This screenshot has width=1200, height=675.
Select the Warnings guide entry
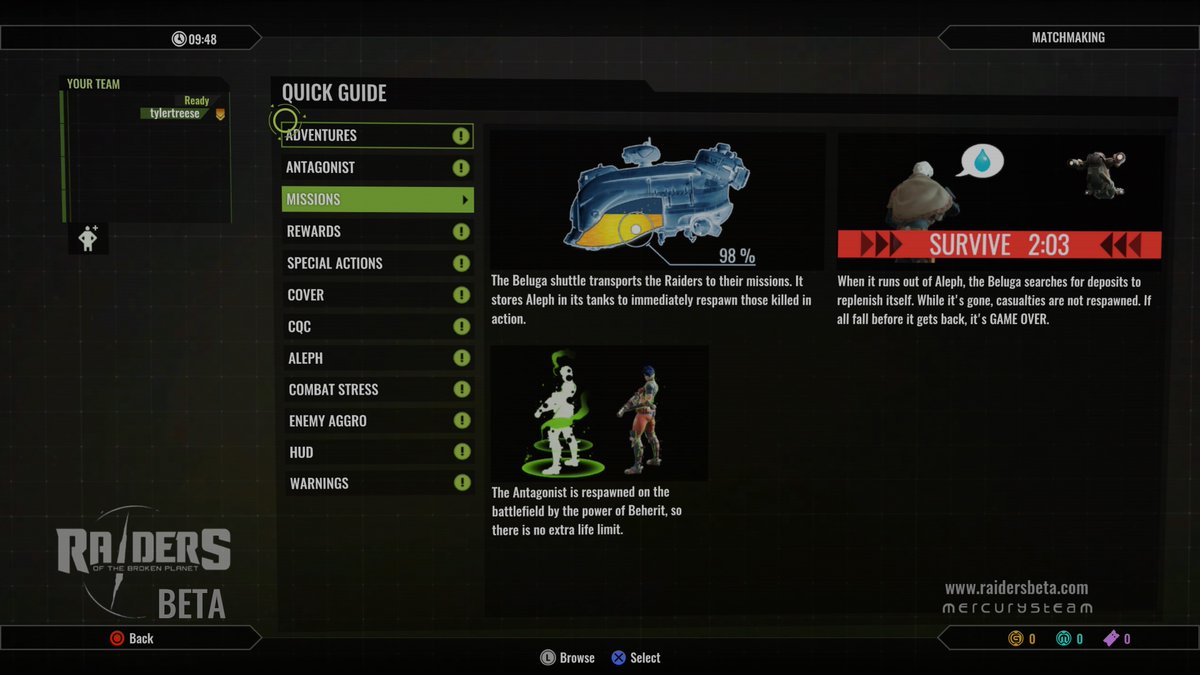pyautogui.click(x=375, y=484)
